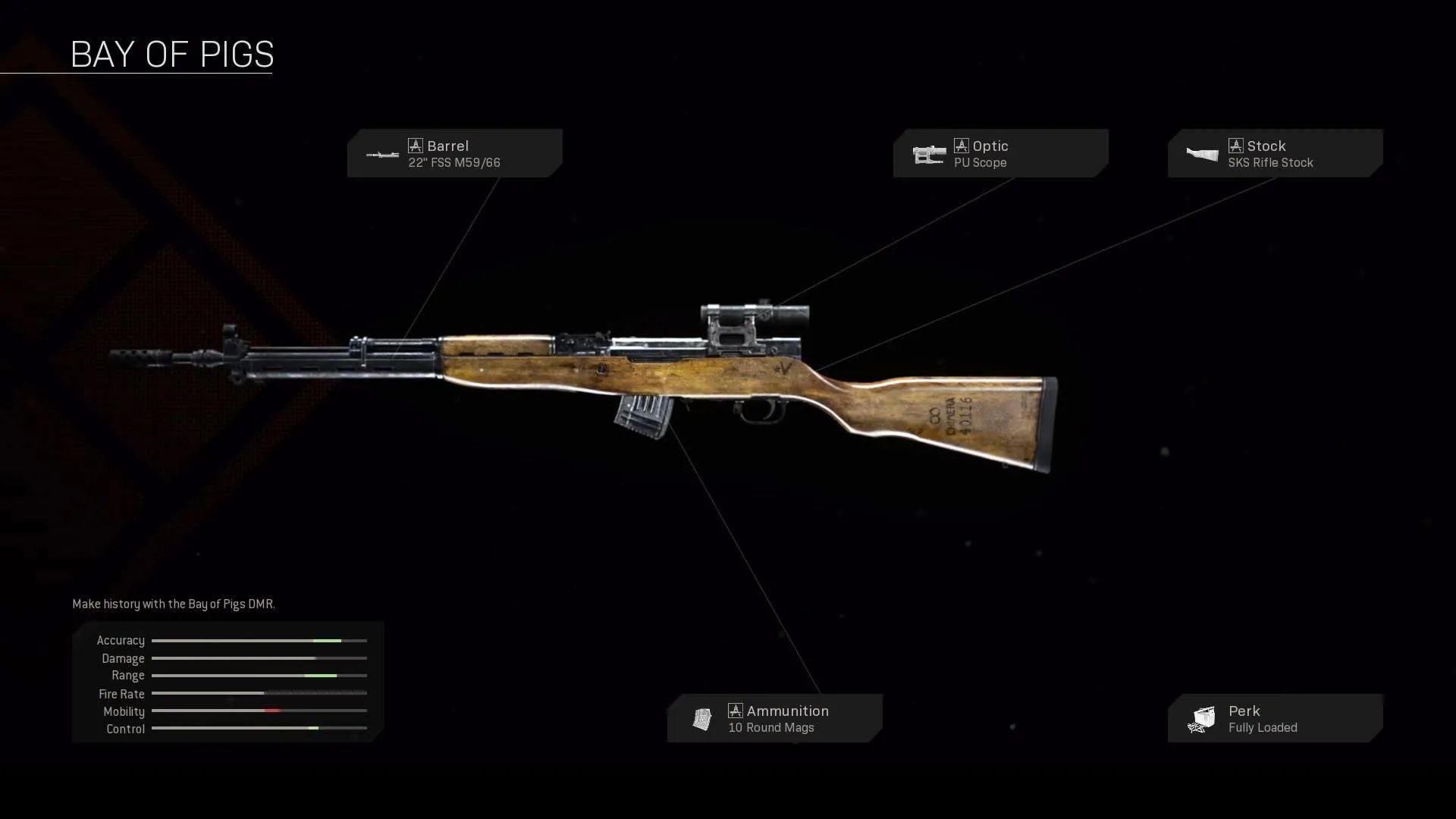The width and height of the screenshot is (1456, 819).
Task: Click the attachment badge on the Stock slot
Action: click(x=1236, y=145)
